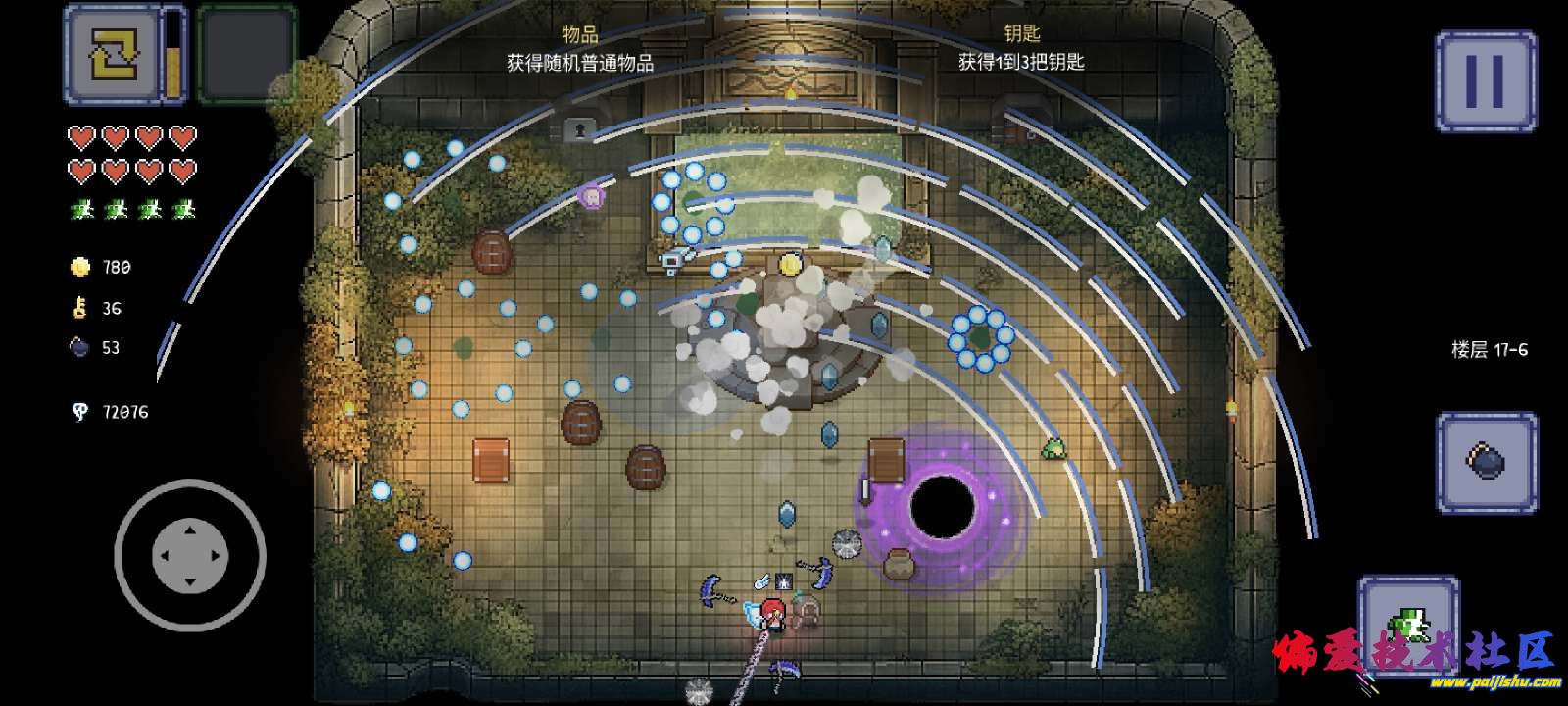Throw a bomb with the bomb button

coord(1486,462)
